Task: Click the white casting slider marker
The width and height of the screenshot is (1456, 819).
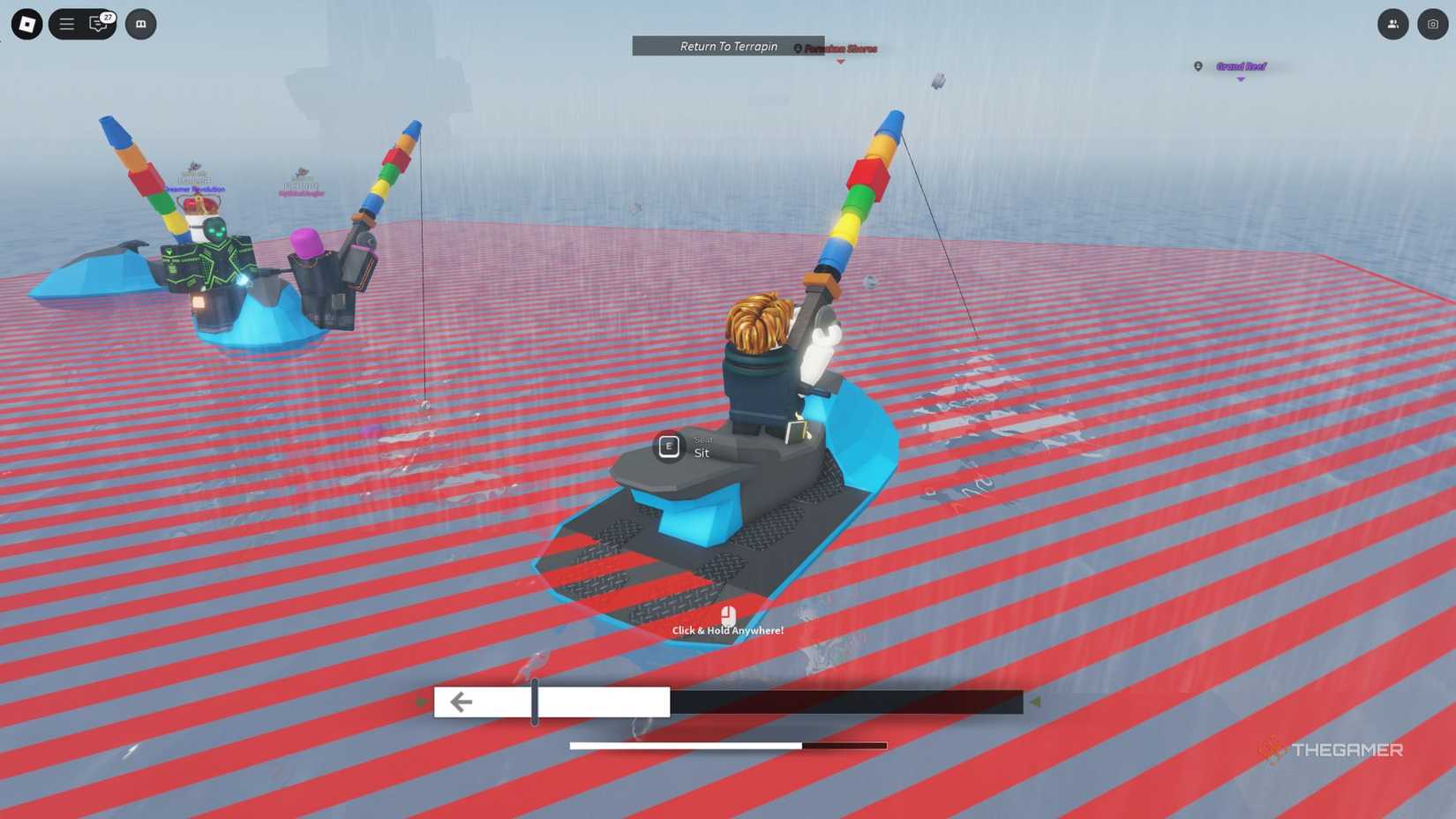Action: [534, 701]
